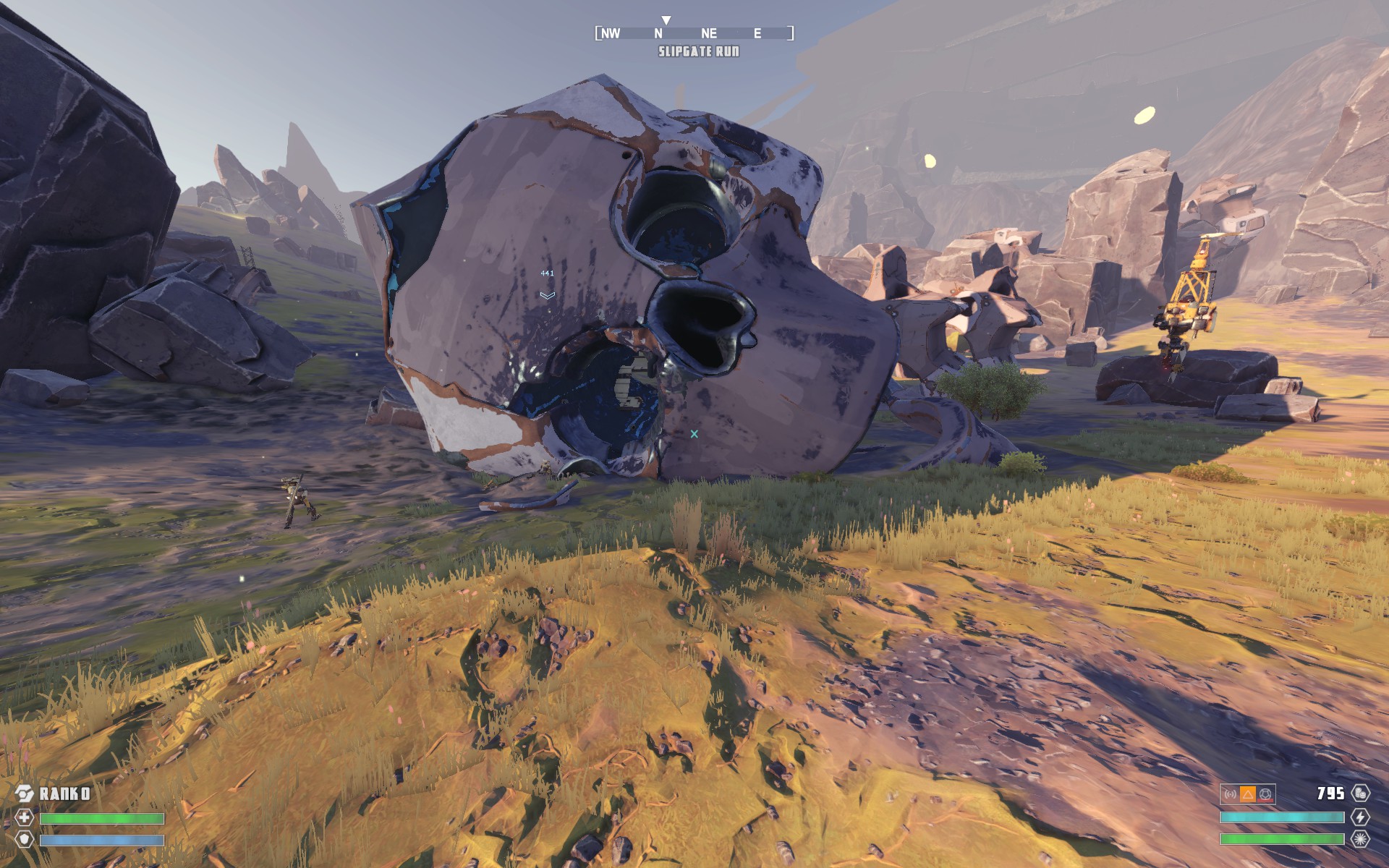Viewport: 1389px width, 868px height.
Task: Select the dodecahedron module icon
Action: point(1265,794)
